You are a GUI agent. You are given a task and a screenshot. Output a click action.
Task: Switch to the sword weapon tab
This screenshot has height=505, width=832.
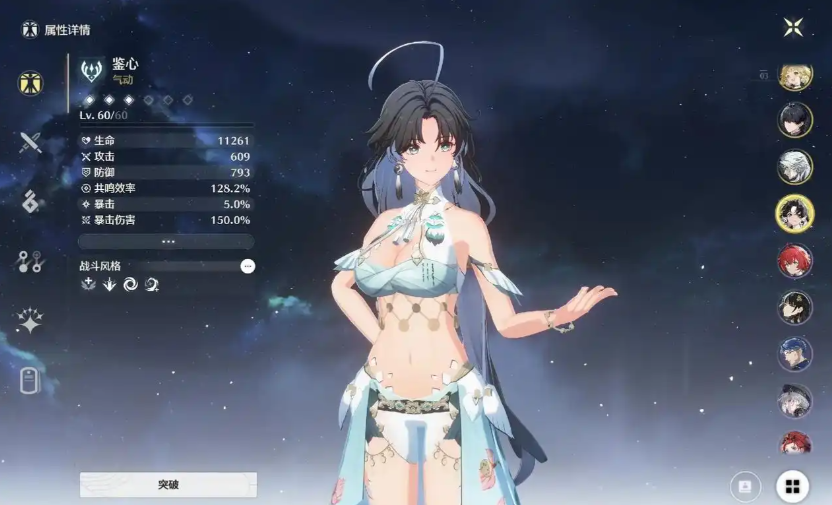[30, 142]
